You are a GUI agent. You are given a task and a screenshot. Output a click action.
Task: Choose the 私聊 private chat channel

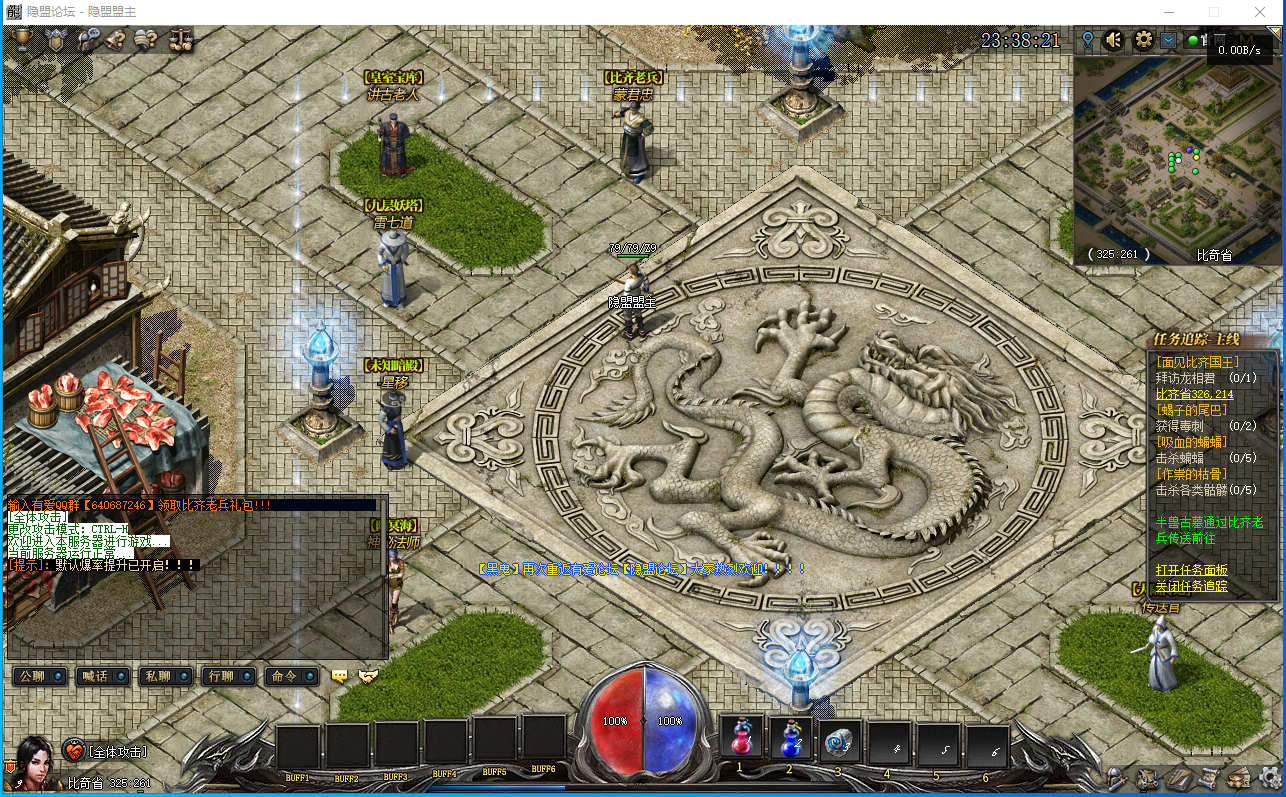(x=165, y=676)
